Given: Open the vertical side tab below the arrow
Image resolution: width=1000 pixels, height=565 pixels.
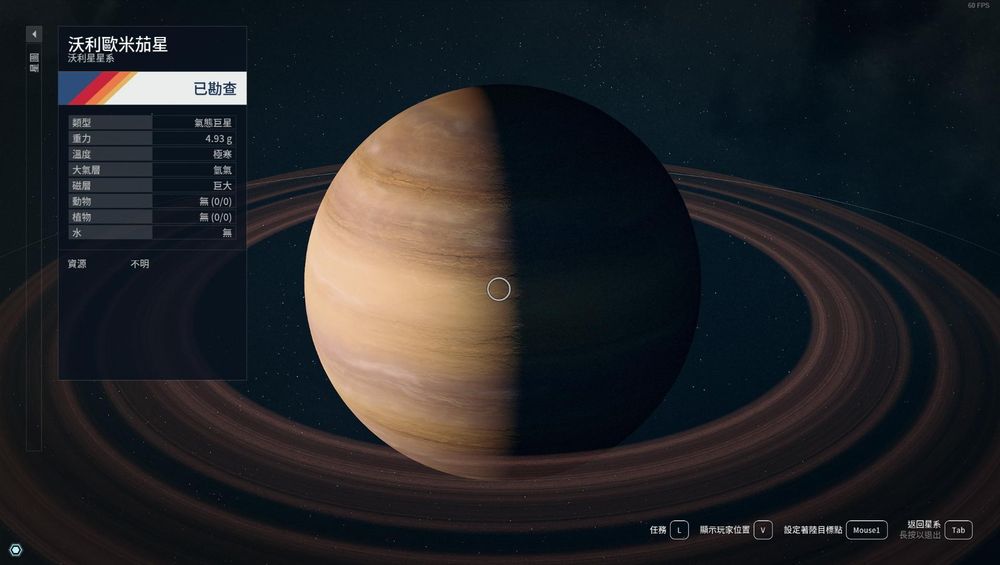Looking at the screenshot, I should tap(34, 63).
